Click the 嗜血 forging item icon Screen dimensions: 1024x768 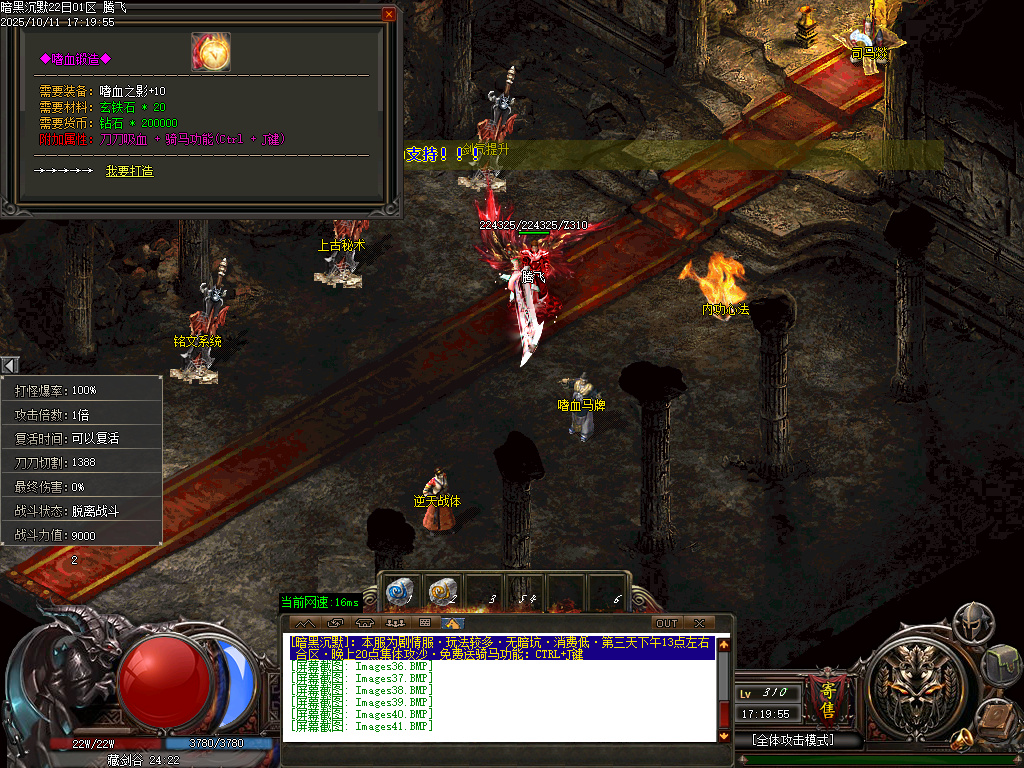(x=211, y=52)
